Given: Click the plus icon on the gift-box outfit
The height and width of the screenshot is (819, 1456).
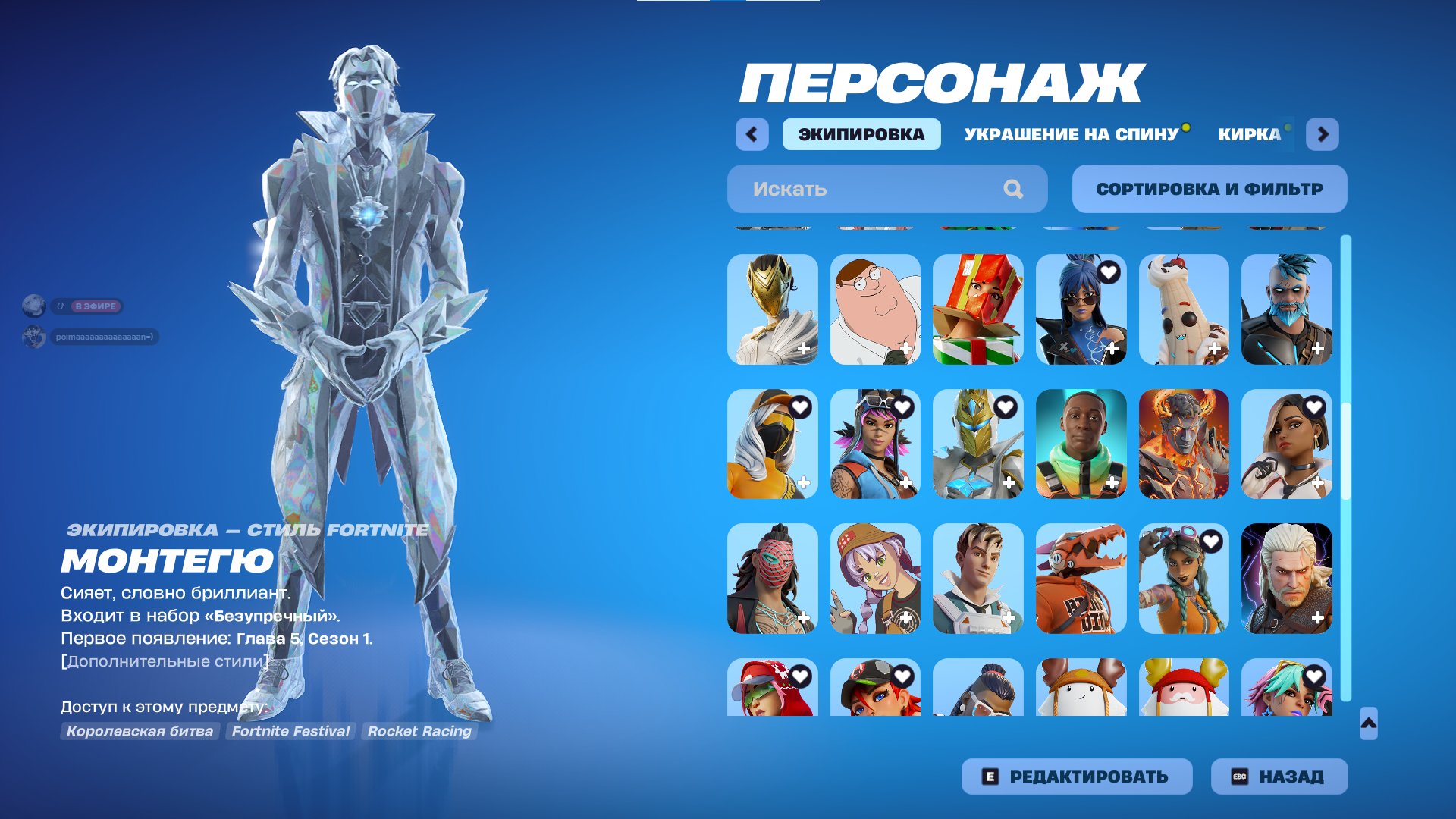Looking at the screenshot, I should (1010, 348).
